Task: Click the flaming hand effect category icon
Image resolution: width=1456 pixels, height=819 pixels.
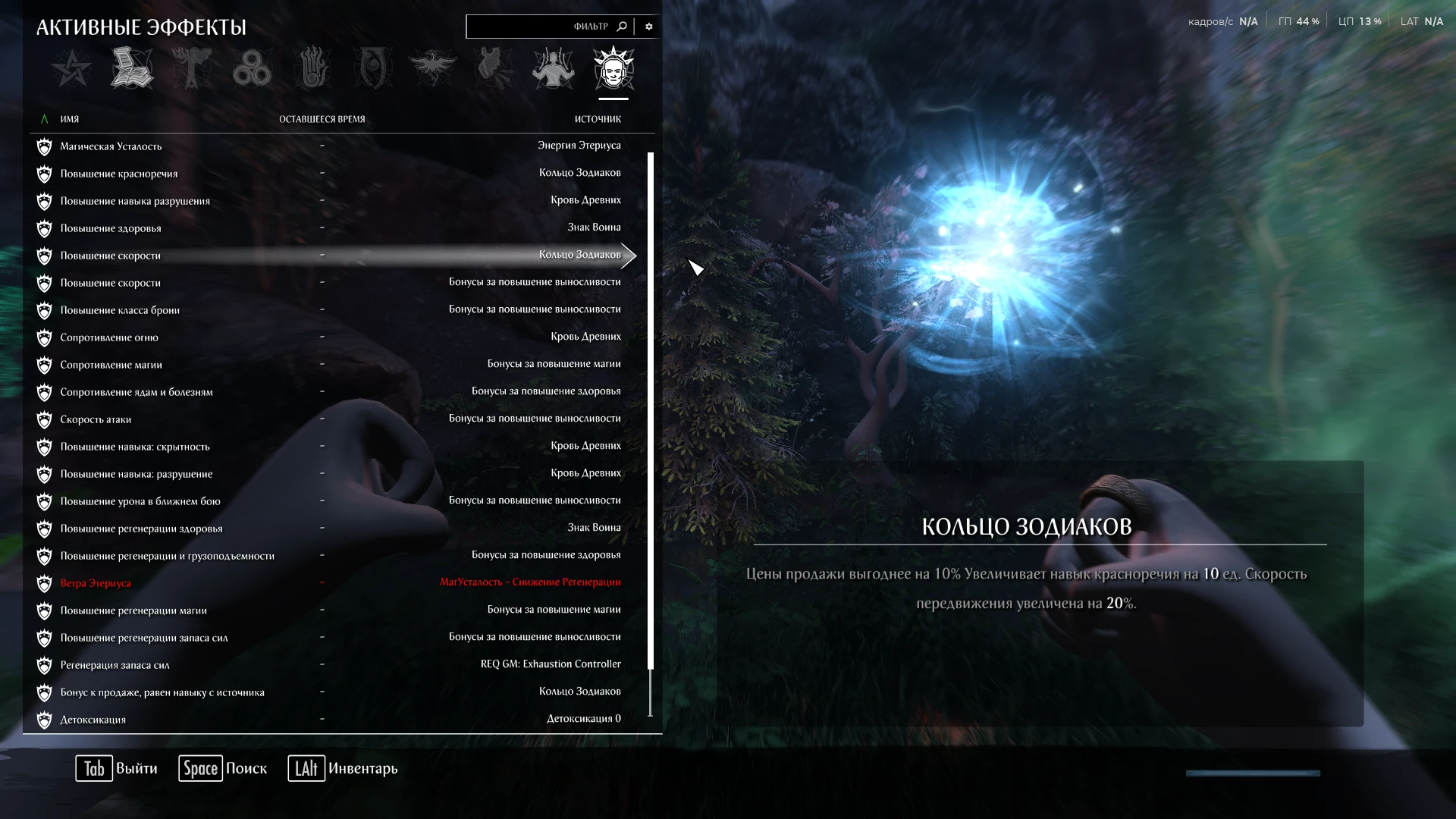Action: pyautogui.click(x=312, y=68)
